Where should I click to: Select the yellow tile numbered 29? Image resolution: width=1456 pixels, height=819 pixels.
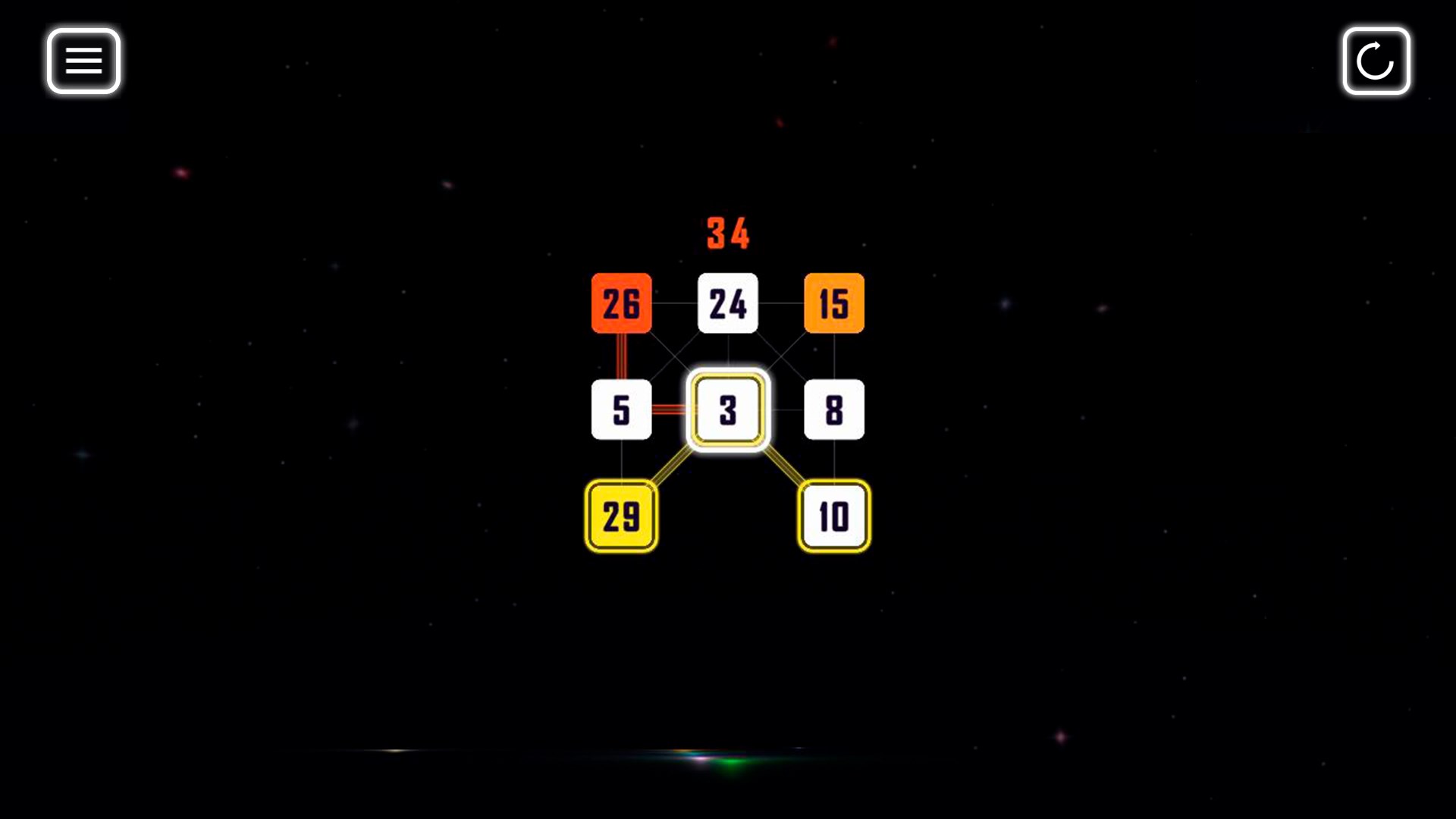[x=621, y=516]
